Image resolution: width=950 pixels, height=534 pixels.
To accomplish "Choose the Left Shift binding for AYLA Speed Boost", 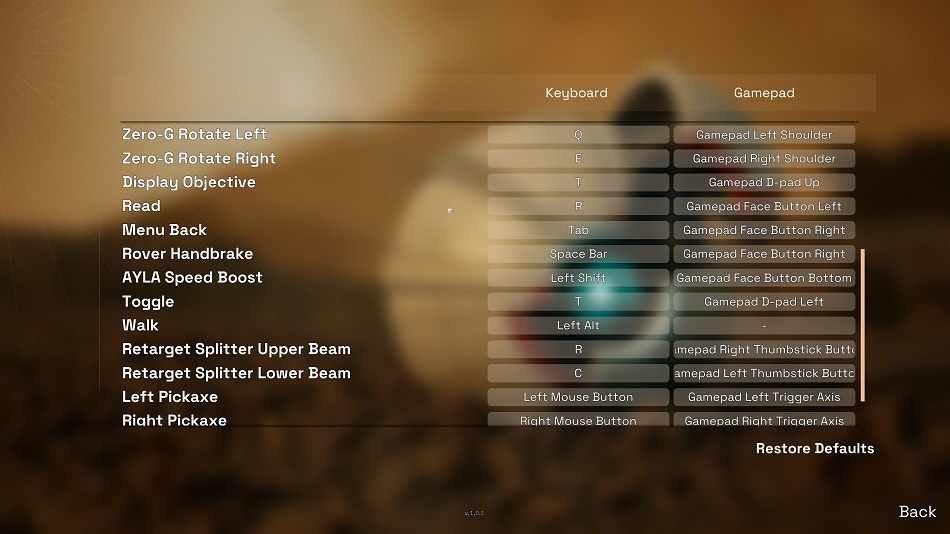I will (578, 278).
